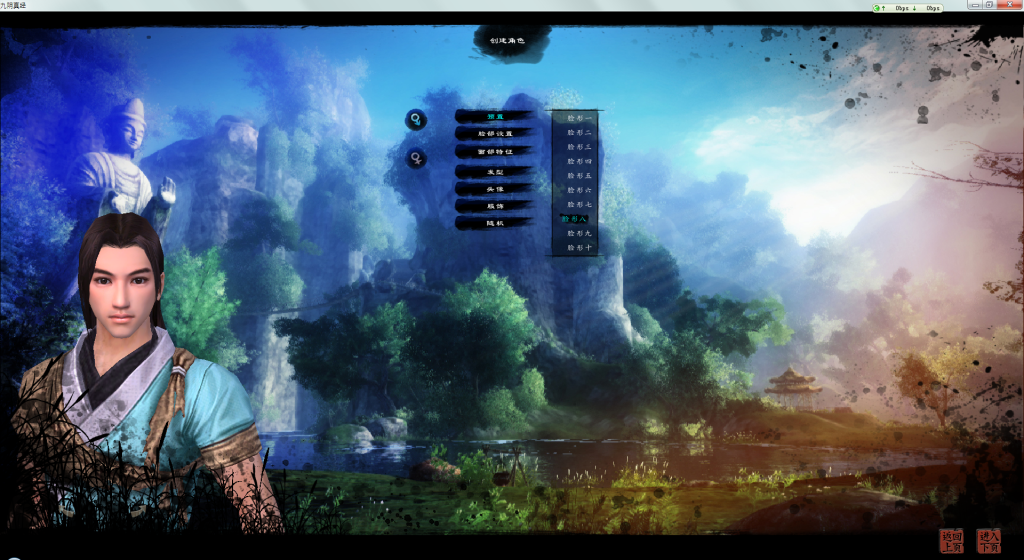Select face shape 脸形三
Image resolution: width=1024 pixels, height=560 pixels.
click(579, 146)
